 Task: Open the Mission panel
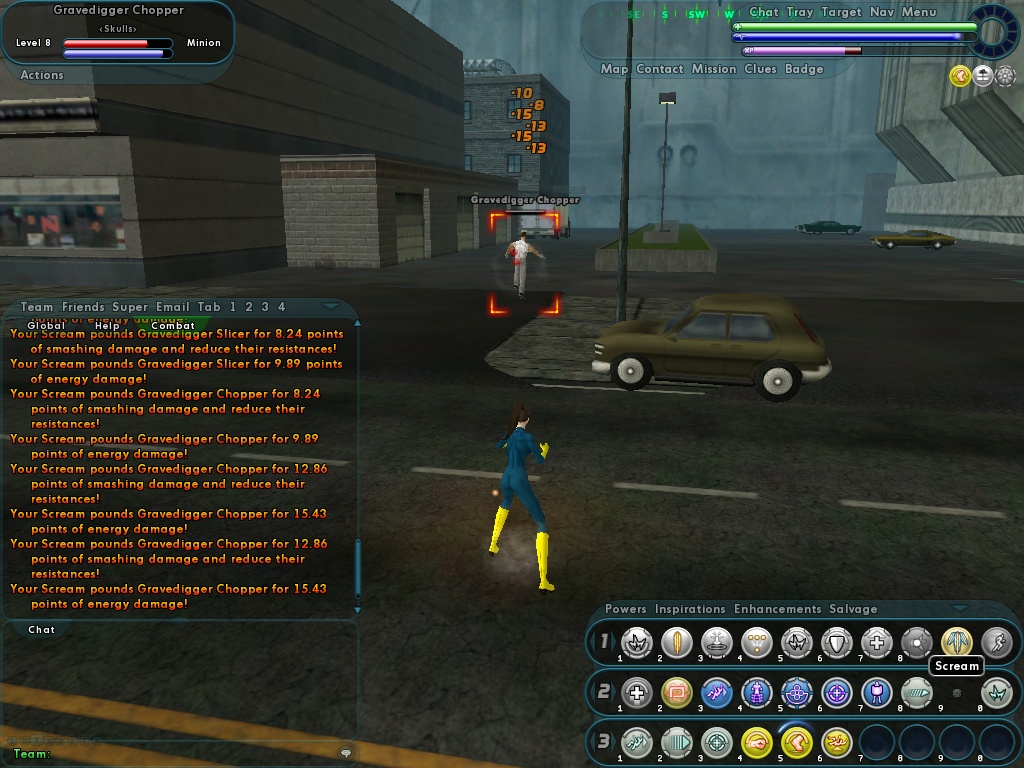tap(714, 69)
